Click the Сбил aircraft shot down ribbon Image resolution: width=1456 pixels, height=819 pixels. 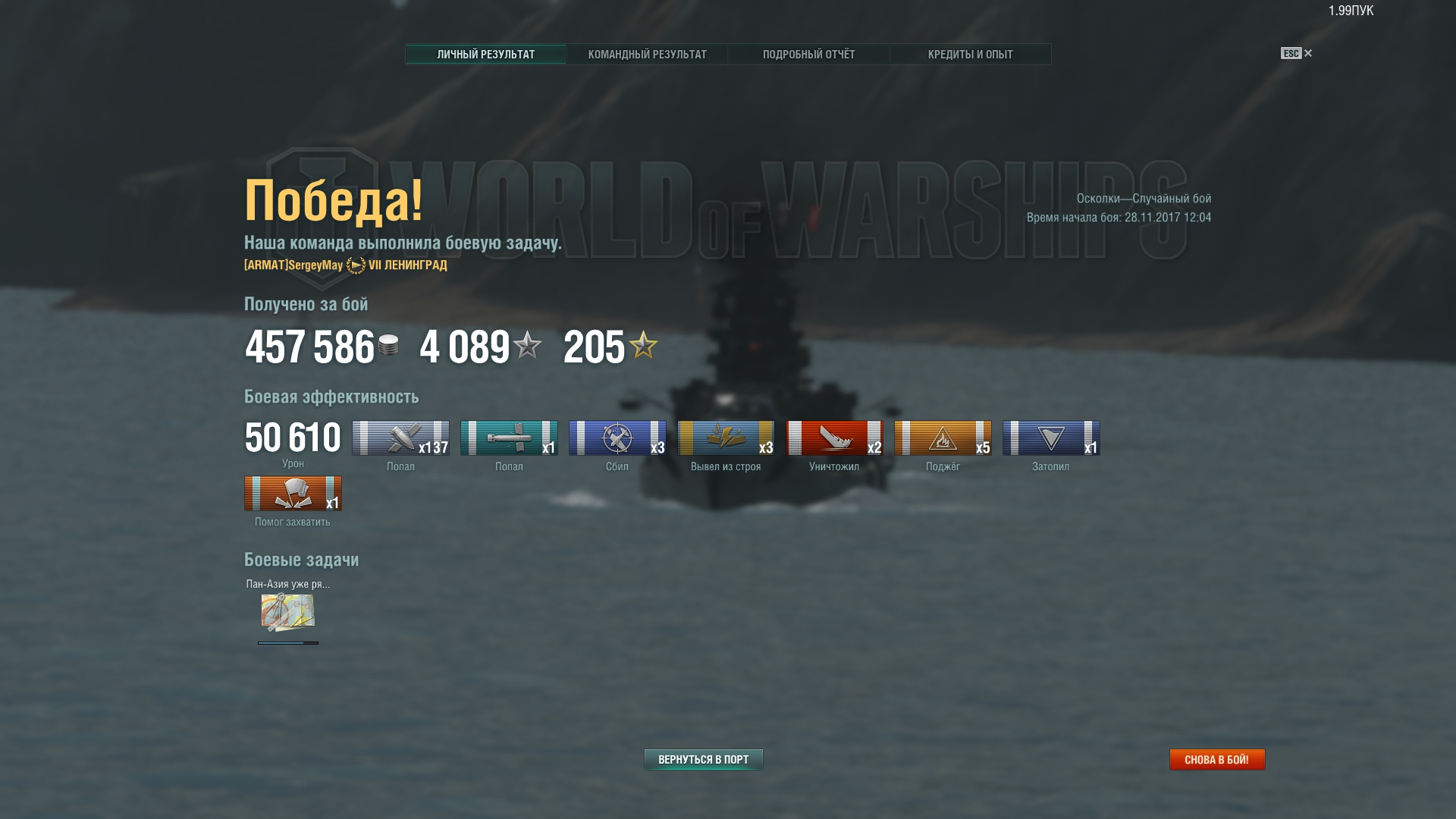(x=617, y=438)
